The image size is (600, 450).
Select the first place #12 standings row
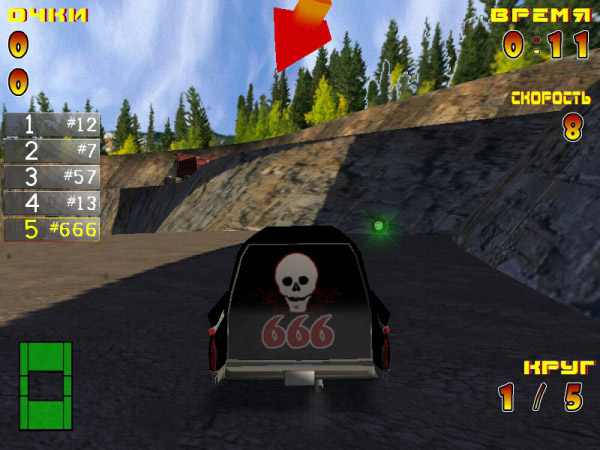click(x=52, y=125)
